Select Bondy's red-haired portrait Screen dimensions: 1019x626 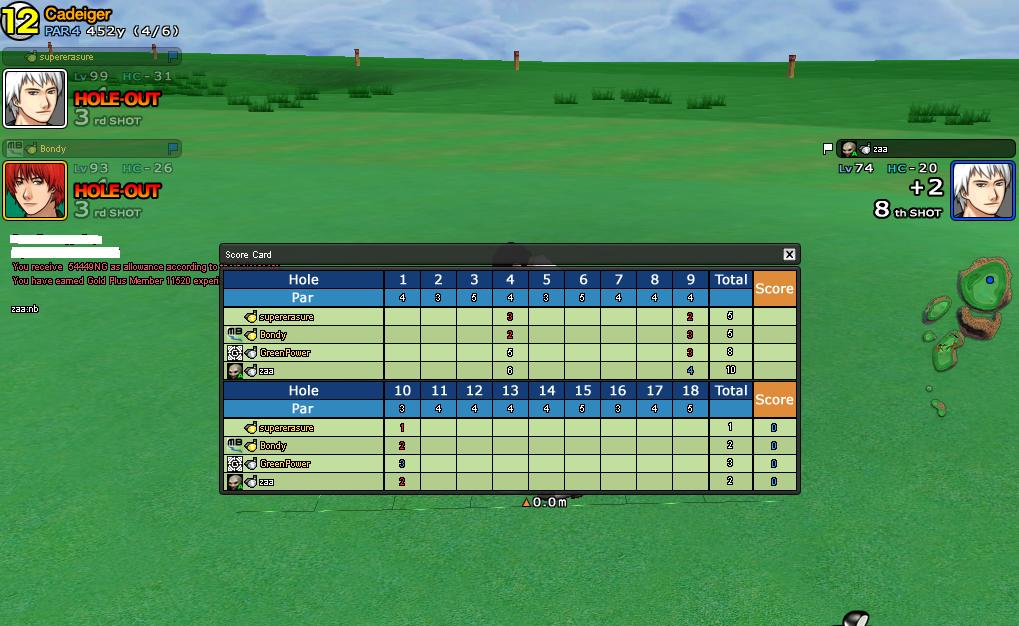pos(35,190)
